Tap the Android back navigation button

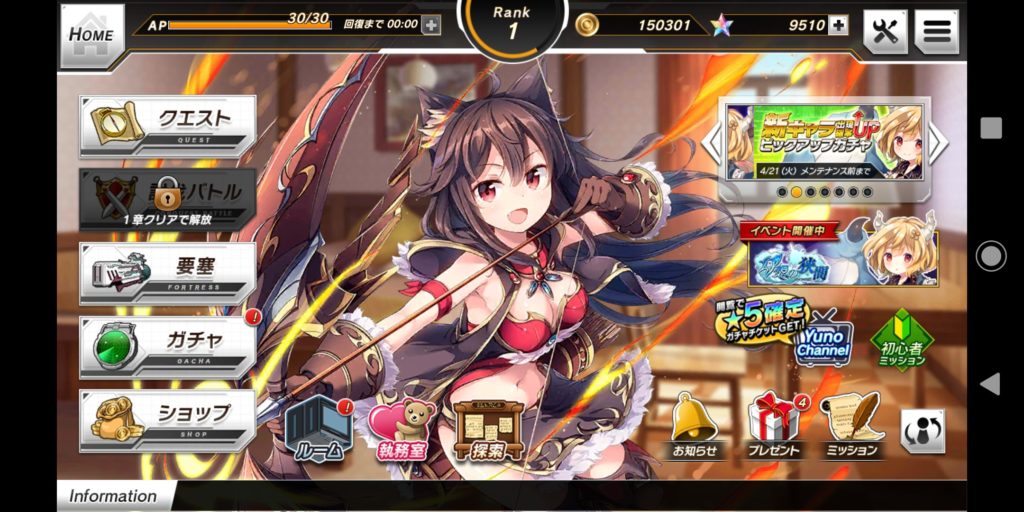990,383
